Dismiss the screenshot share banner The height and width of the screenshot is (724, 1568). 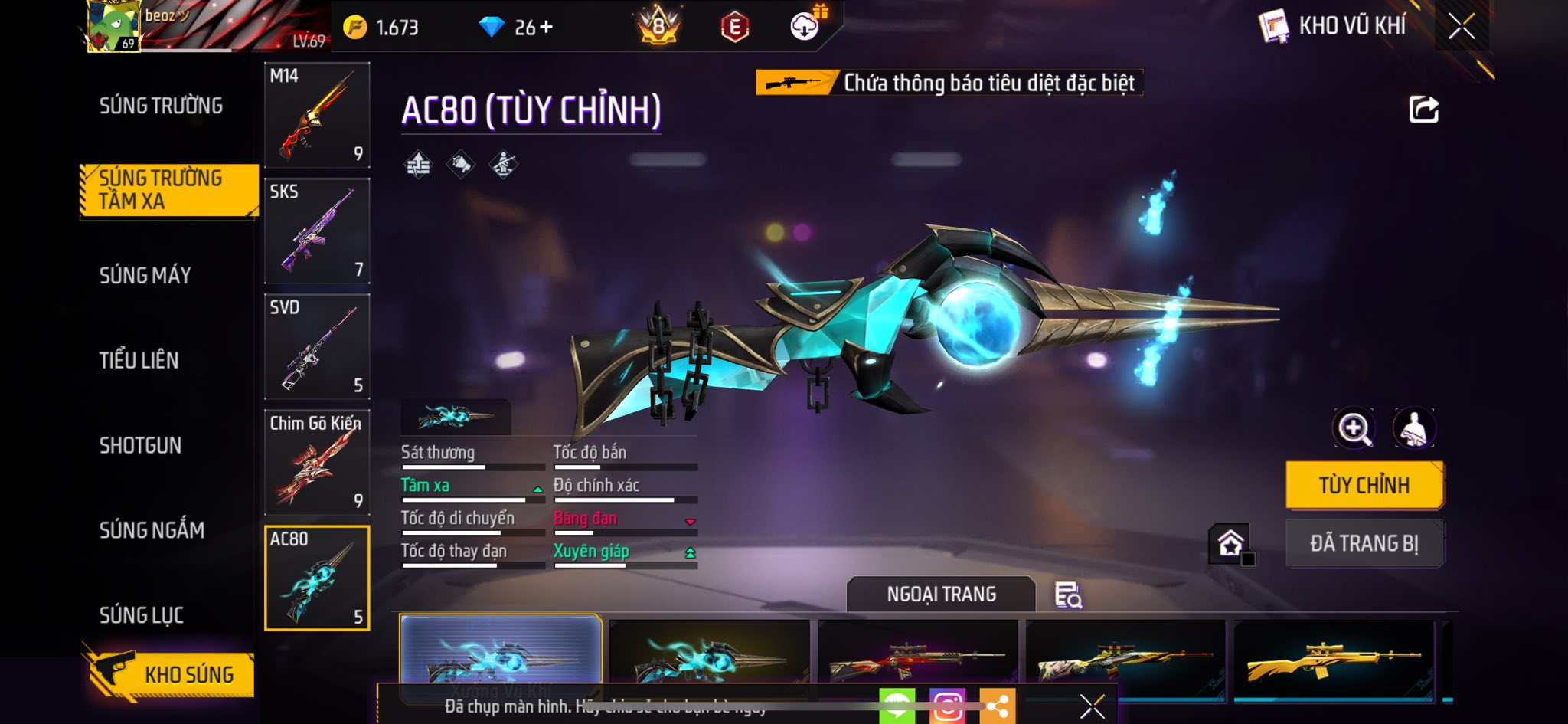coord(1092,706)
